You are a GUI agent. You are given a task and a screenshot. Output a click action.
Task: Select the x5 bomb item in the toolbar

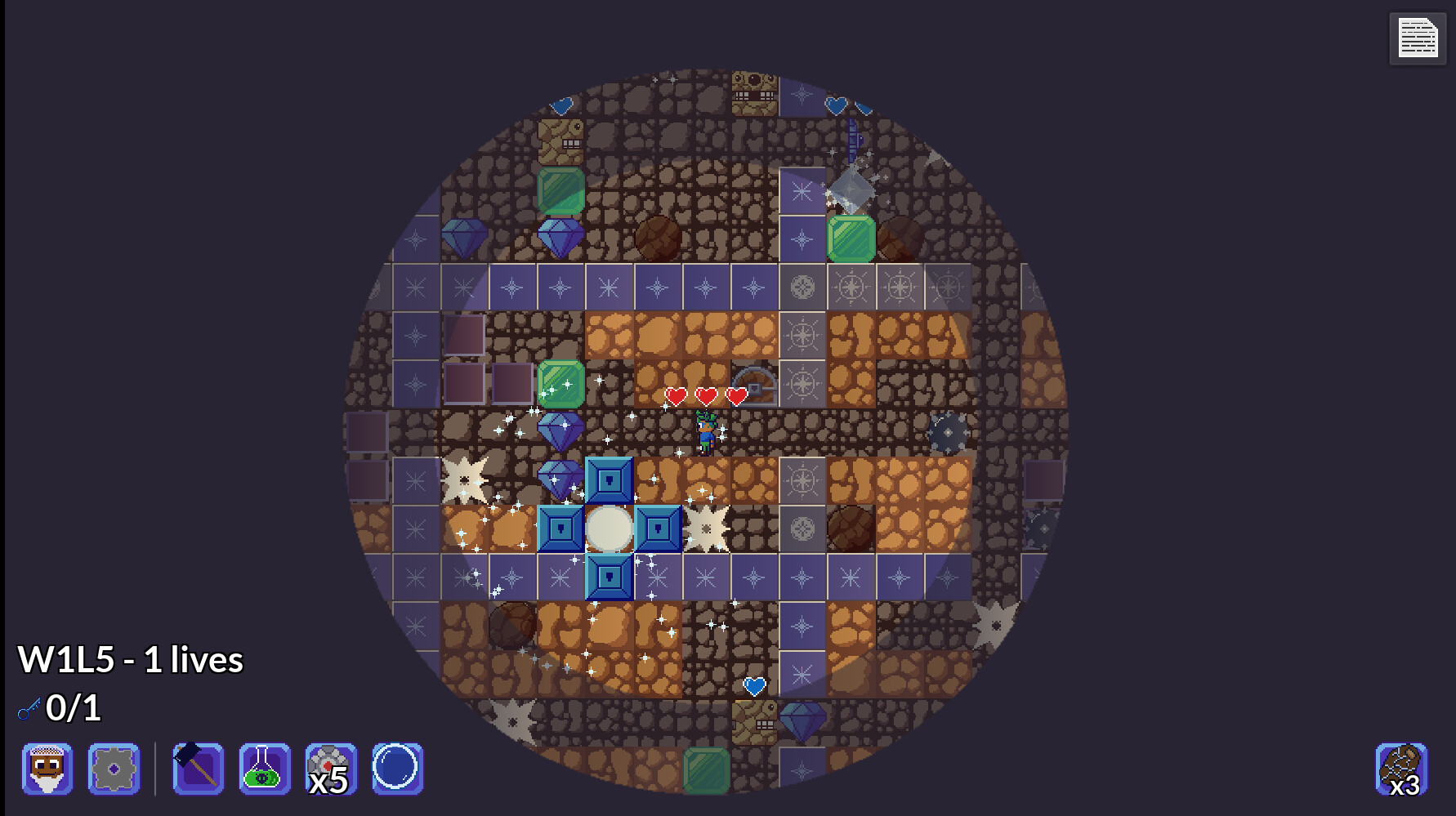tap(328, 769)
